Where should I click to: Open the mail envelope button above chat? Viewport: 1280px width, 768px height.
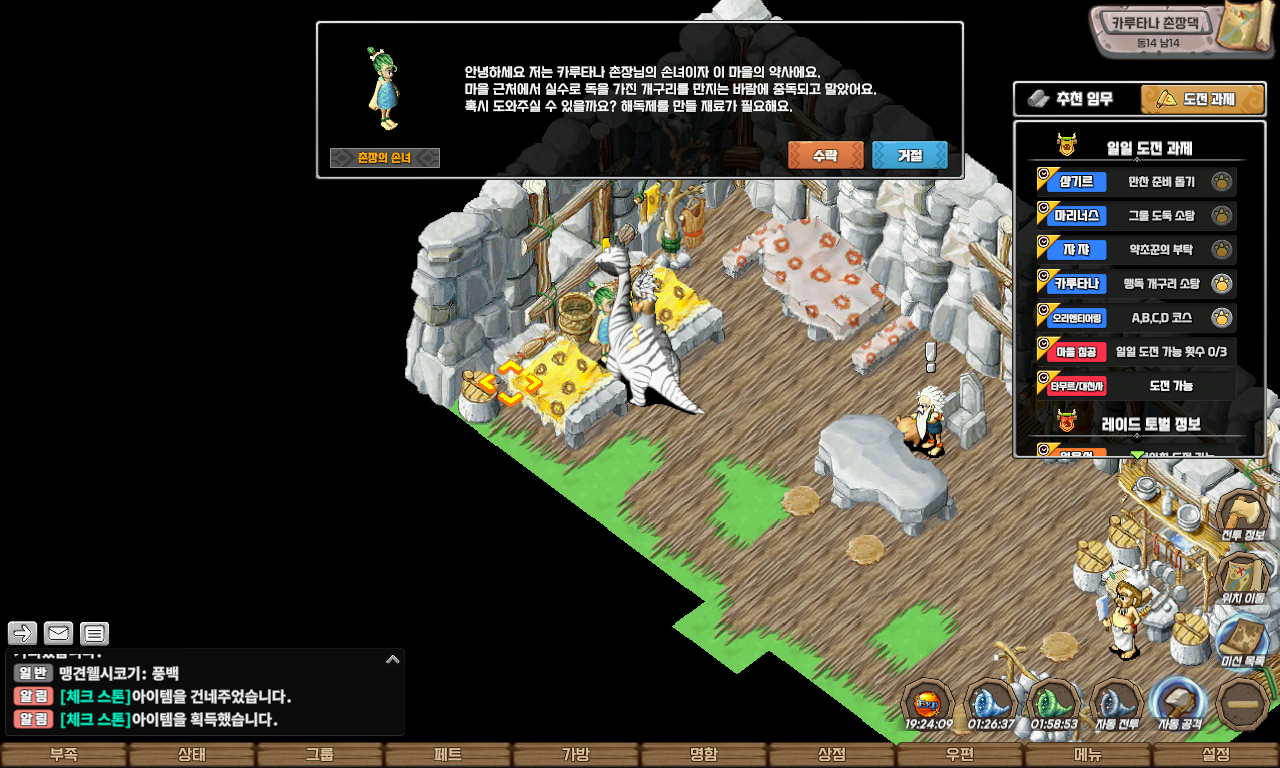pyautogui.click(x=59, y=633)
